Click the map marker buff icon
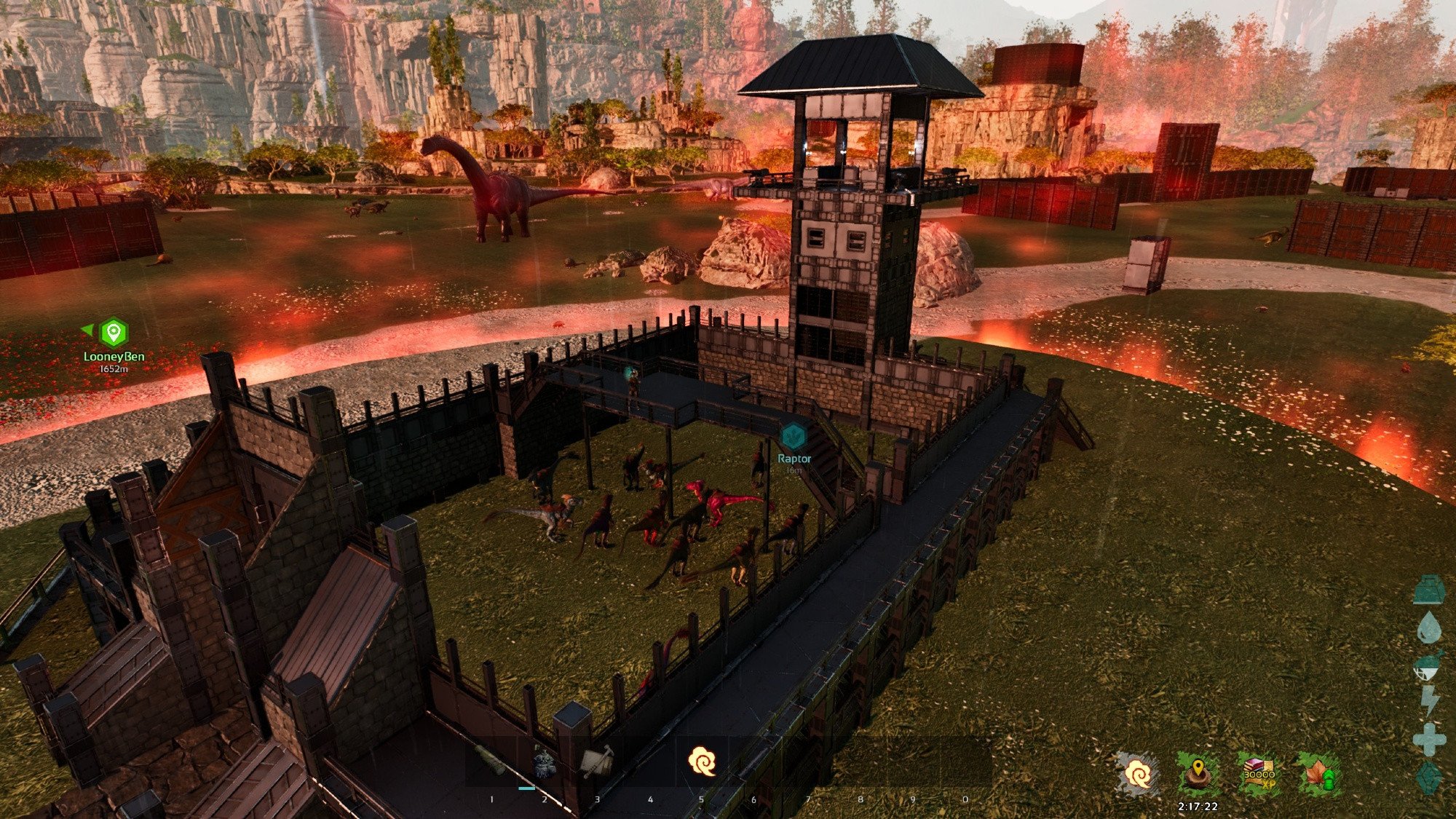This screenshot has height=819, width=1456. [x=1198, y=772]
